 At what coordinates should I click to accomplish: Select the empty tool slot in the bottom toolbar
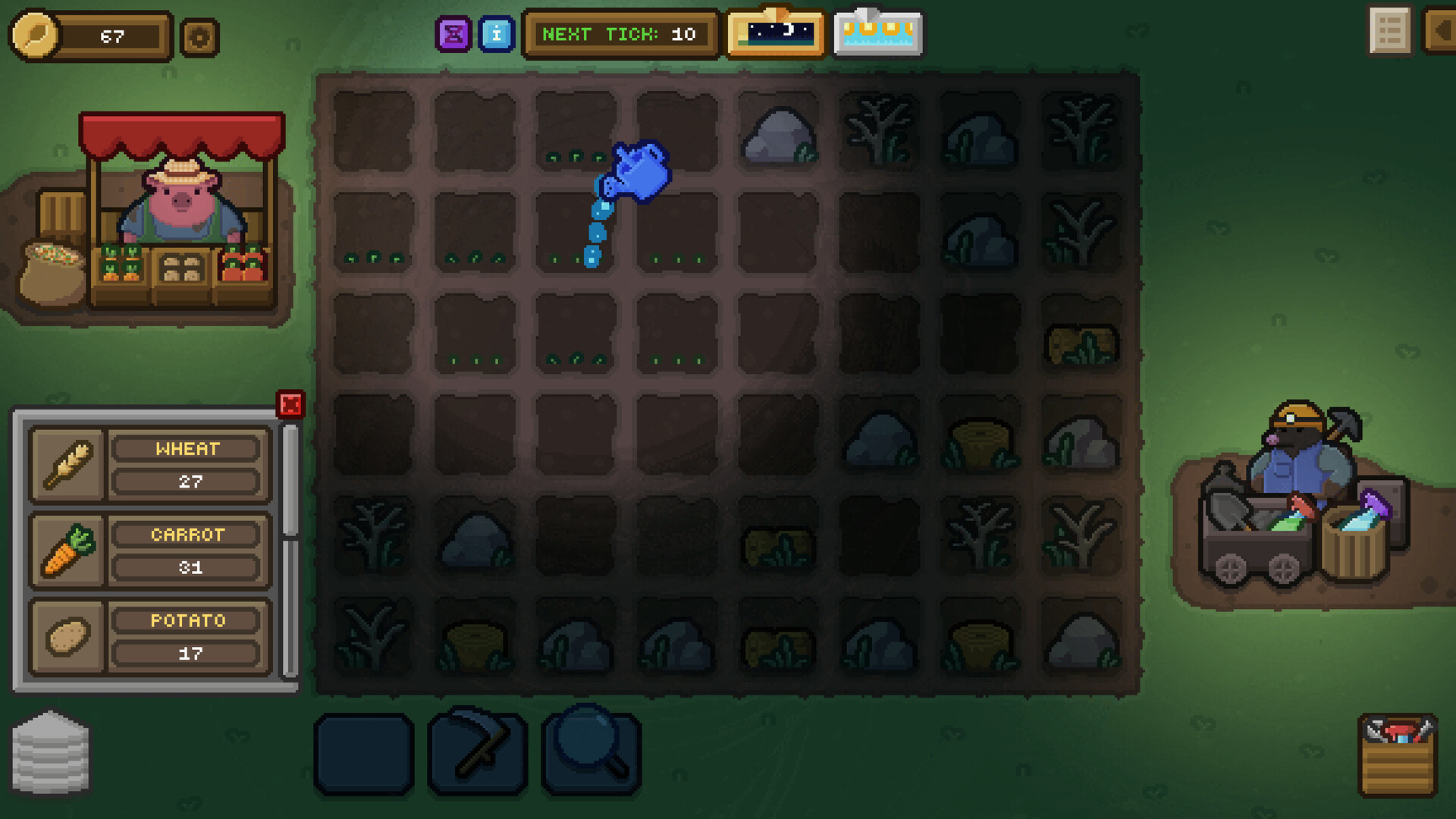(x=364, y=752)
